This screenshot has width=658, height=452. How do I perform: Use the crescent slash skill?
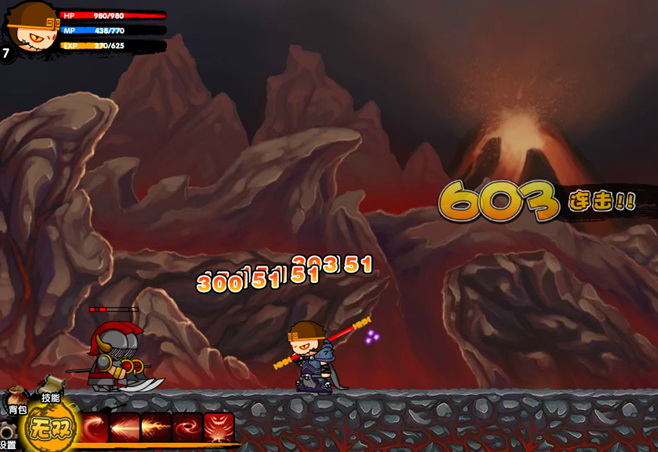tap(96, 428)
